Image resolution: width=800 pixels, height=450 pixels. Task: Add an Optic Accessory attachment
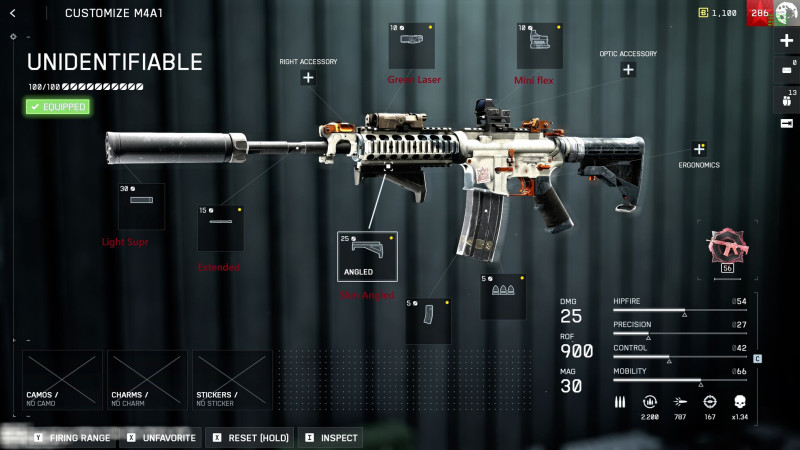pos(628,70)
